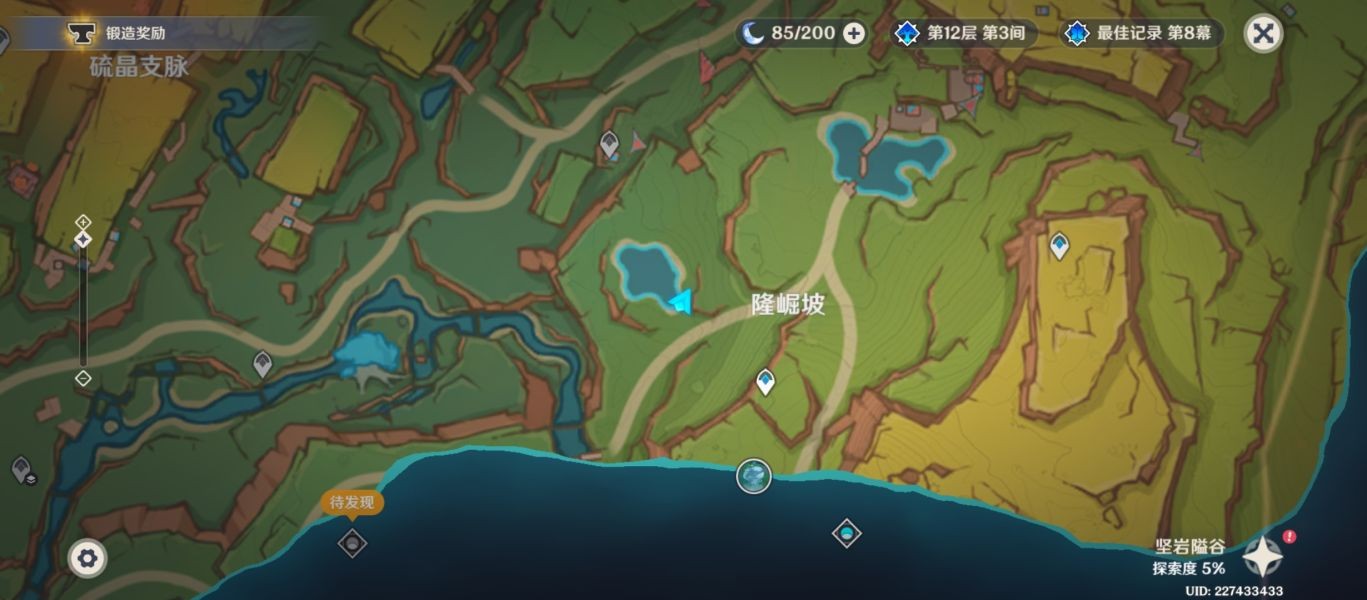Zoom out with the slider minus button
Screen dimensions: 1367x600
(83, 378)
